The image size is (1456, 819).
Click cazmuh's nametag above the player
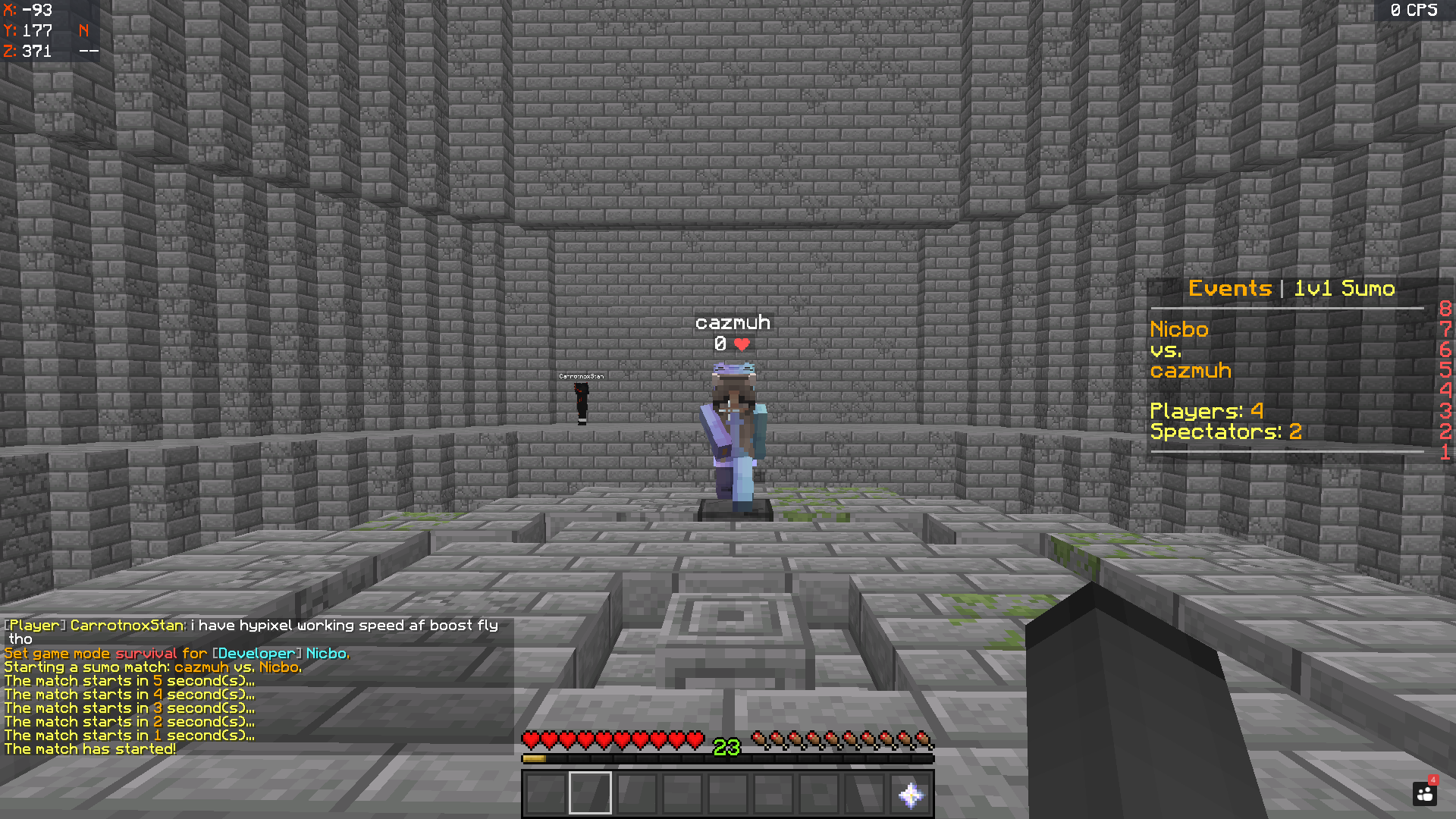[x=733, y=322]
